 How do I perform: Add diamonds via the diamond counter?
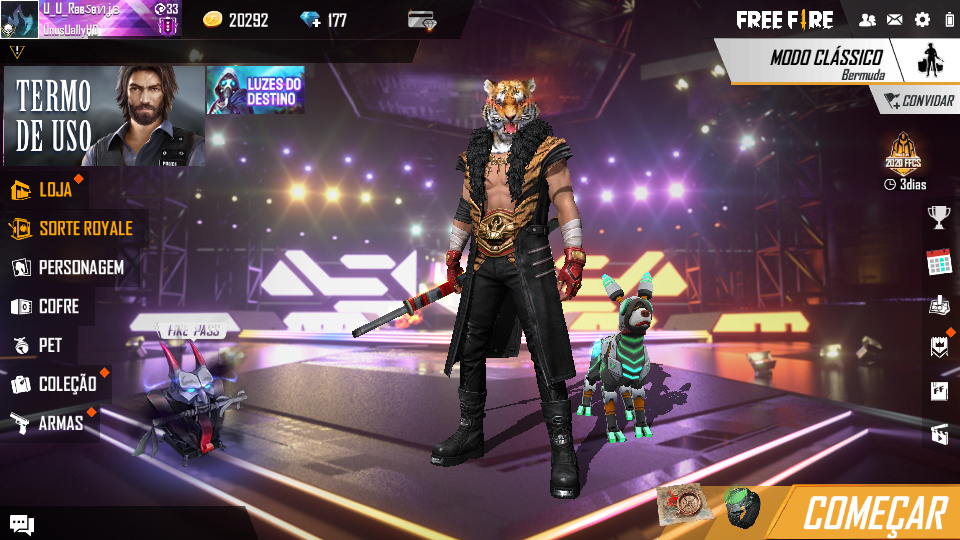(x=323, y=20)
